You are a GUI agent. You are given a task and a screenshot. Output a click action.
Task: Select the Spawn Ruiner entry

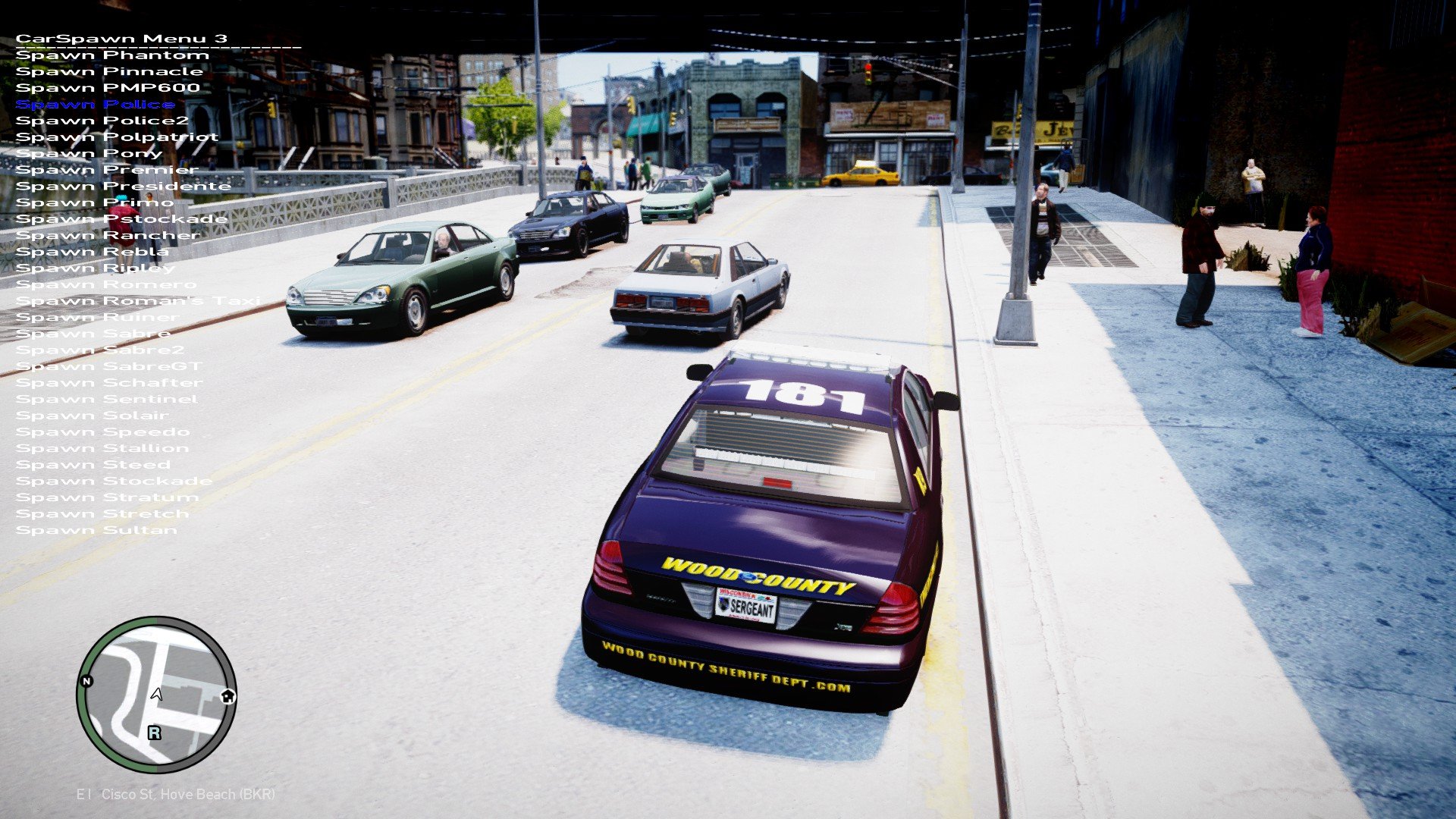[97, 318]
